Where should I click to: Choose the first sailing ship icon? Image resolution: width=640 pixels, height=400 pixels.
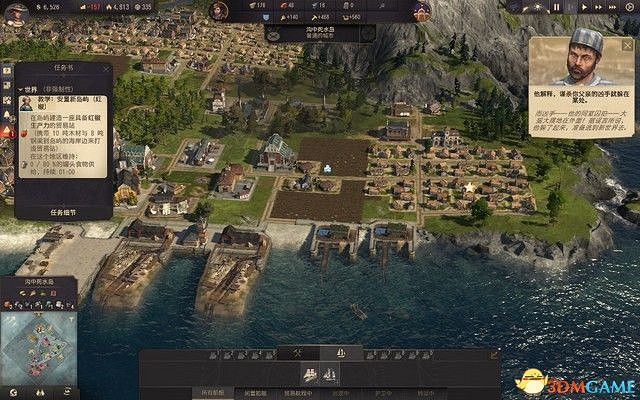coord(310,374)
